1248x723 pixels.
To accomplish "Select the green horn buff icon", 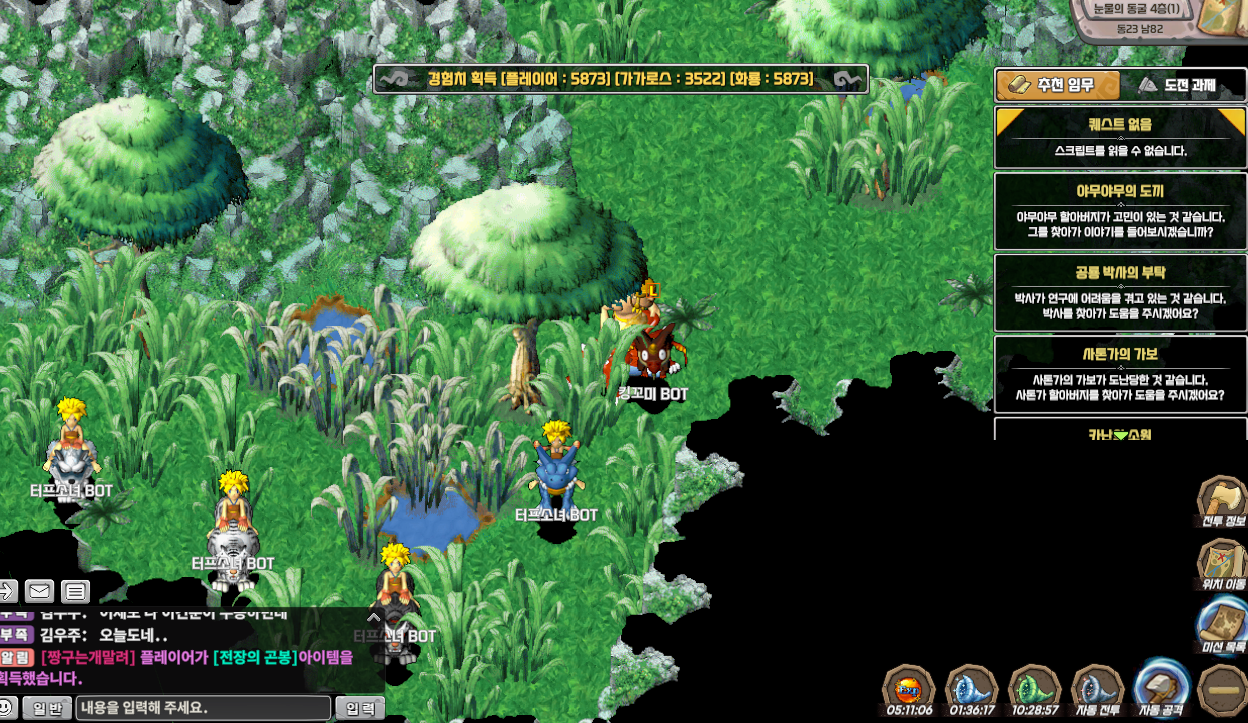I will coord(1034,689).
